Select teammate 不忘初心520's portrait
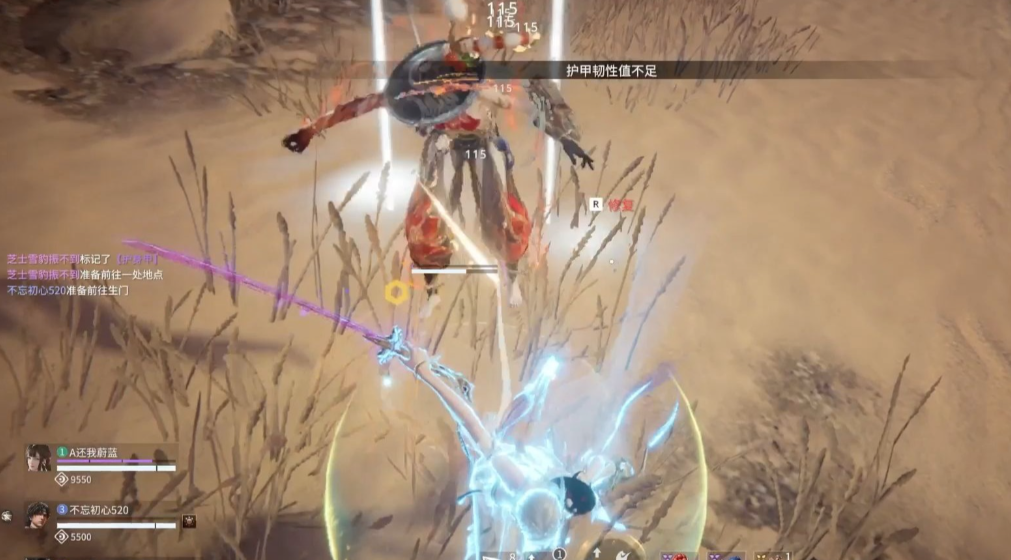 (x=38, y=516)
